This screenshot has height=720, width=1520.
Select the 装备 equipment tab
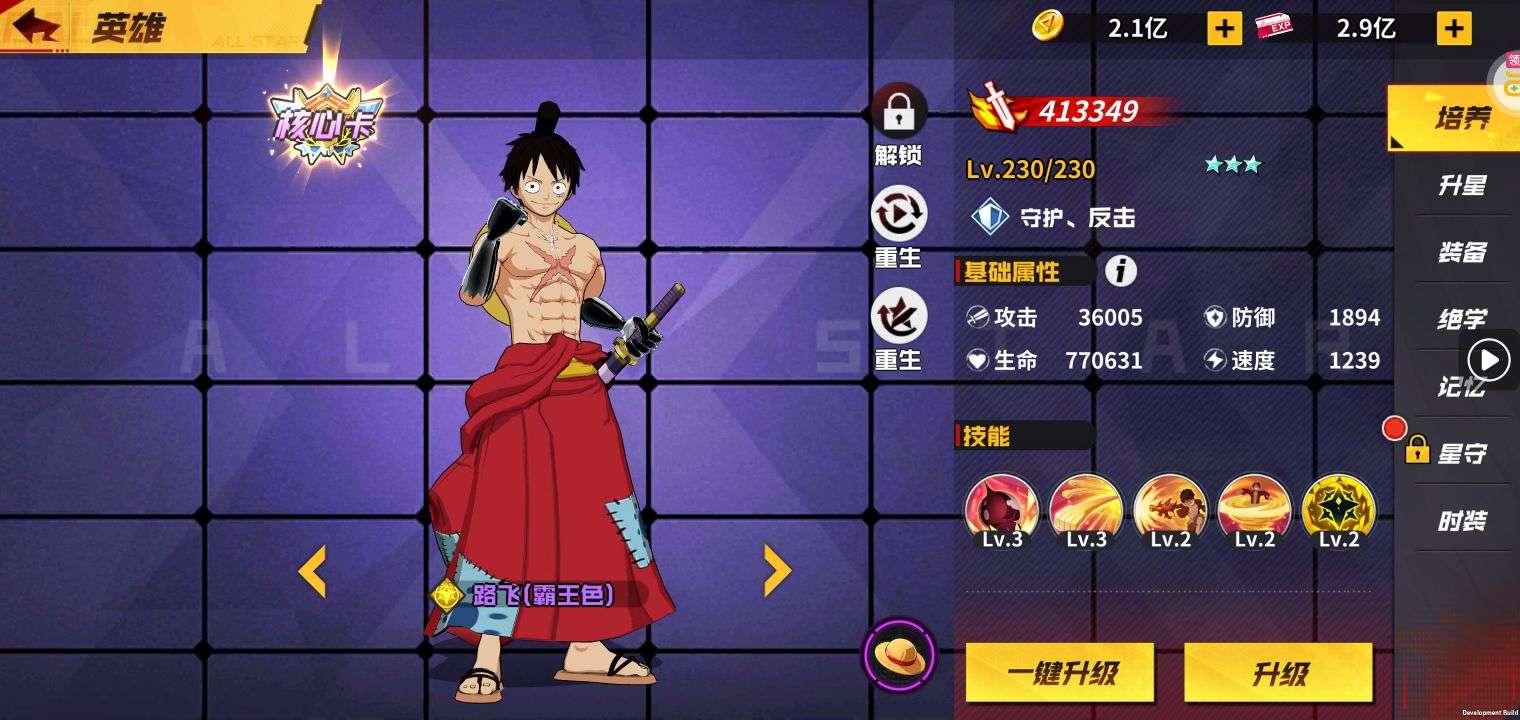[x=1461, y=253]
